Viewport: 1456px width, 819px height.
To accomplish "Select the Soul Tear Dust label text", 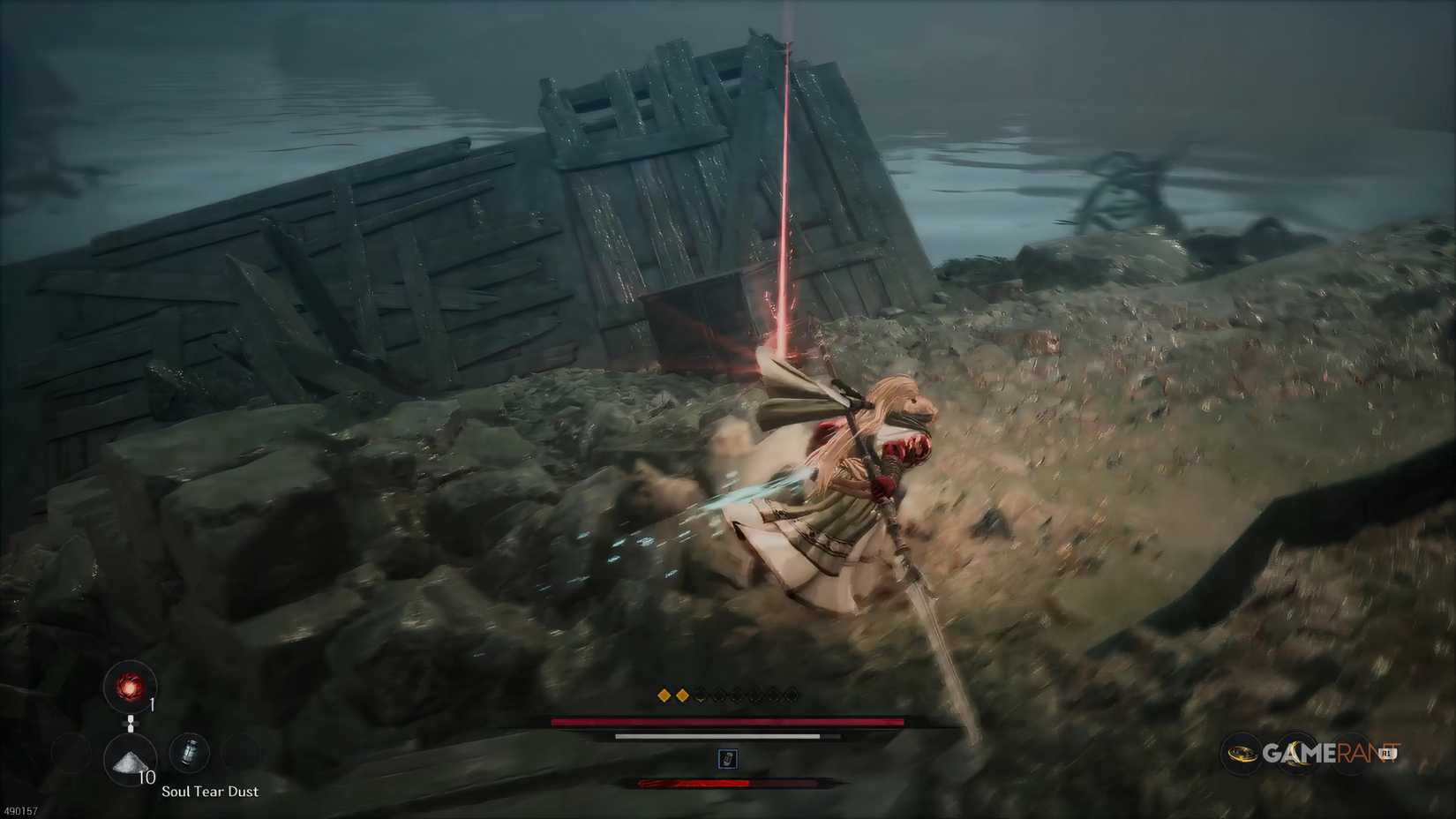I will [x=211, y=792].
